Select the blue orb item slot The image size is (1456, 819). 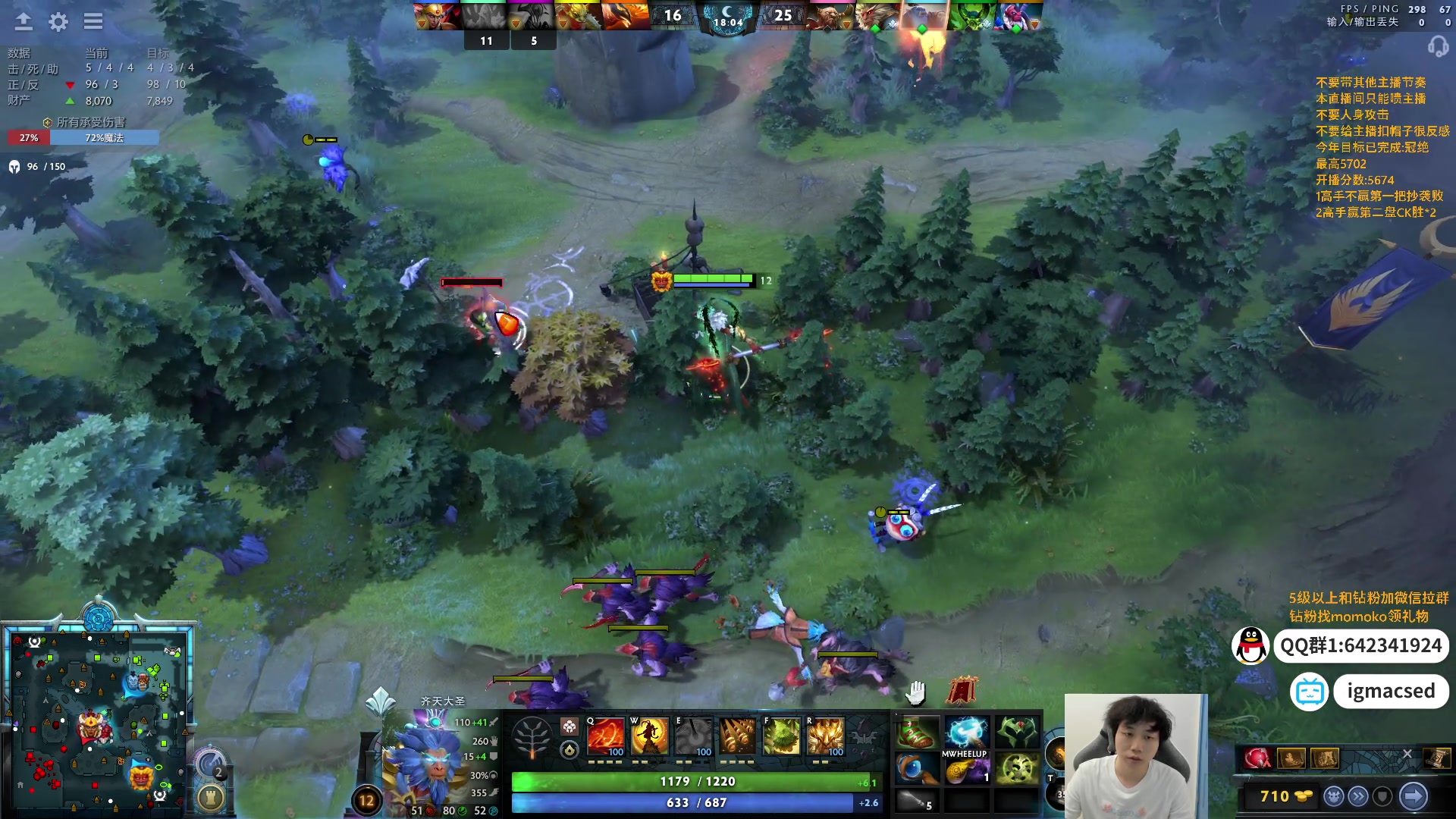click(918, 769)
